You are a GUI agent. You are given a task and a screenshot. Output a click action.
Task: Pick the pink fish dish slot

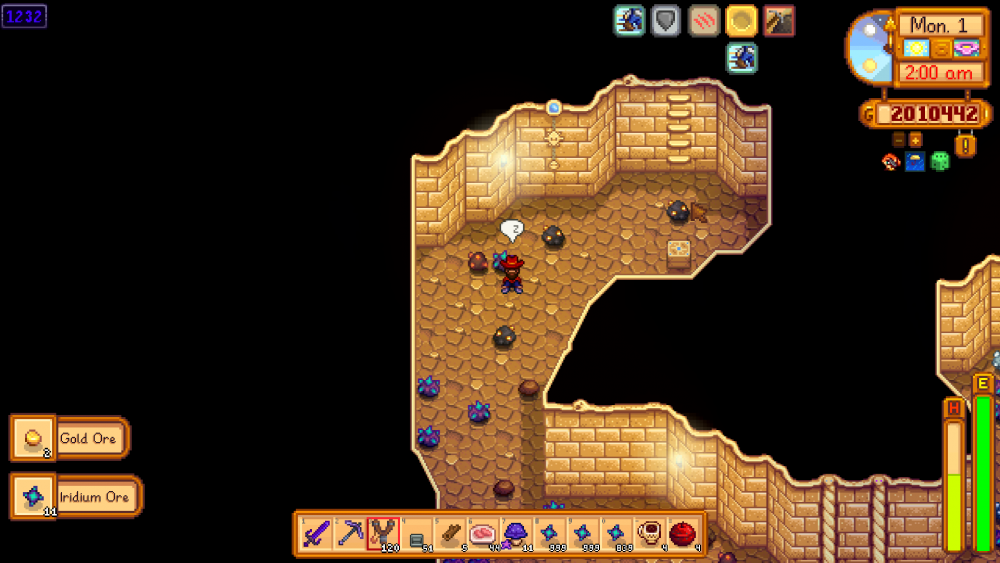tap(483, 533)
